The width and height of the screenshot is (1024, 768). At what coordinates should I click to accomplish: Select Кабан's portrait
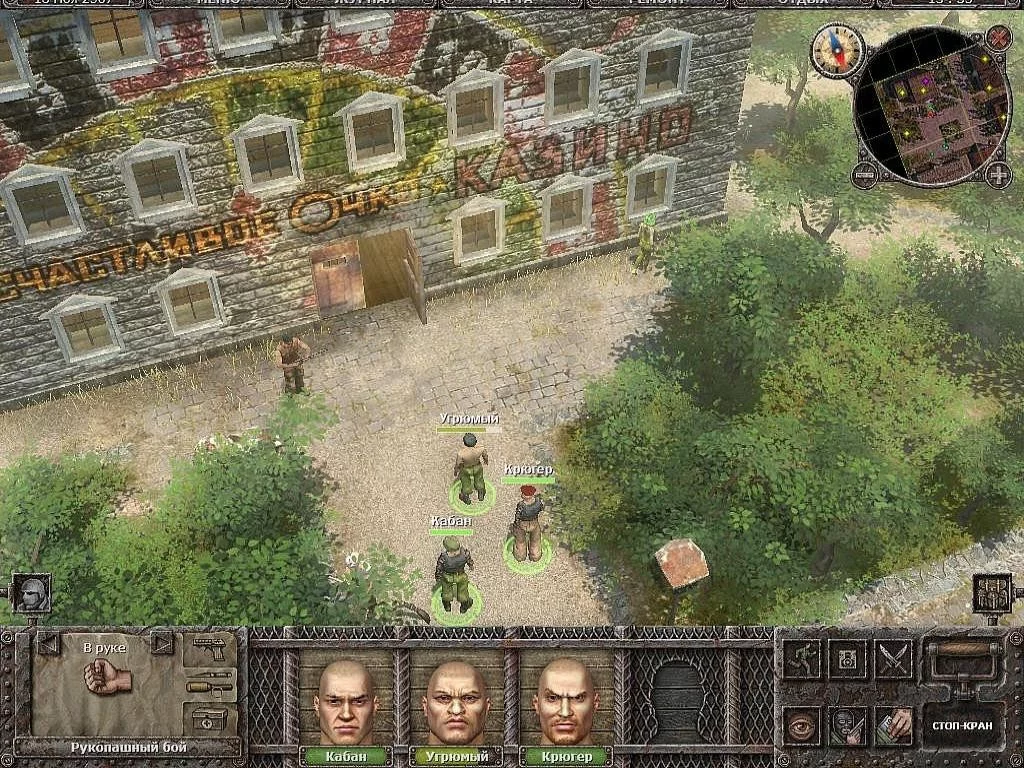(x=344, y=701)
